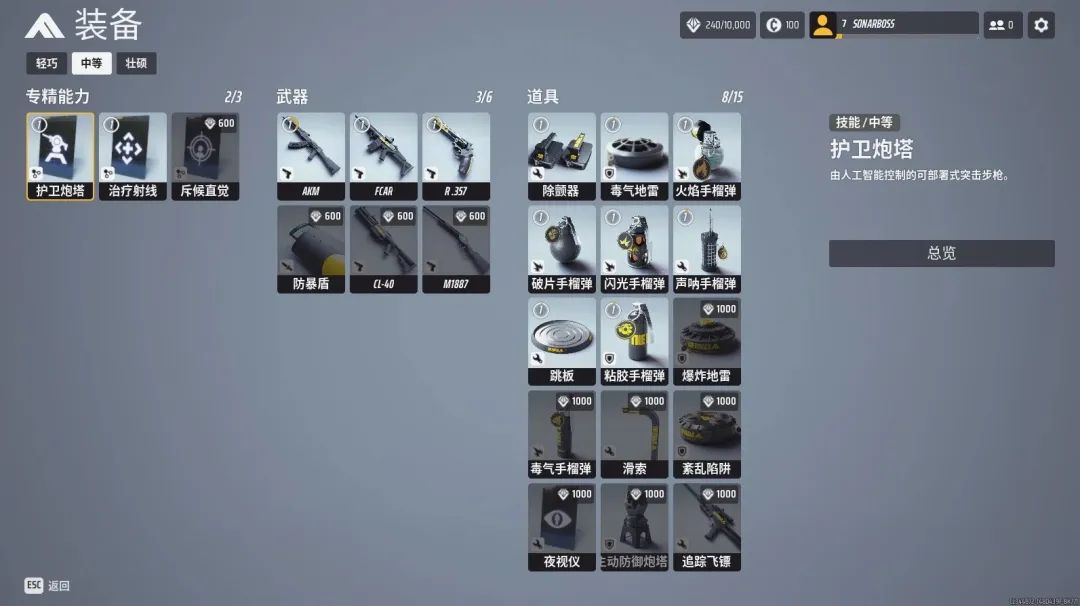Select the 毒气地雷 gas mine
This screenshot has width=1080, height=606.
pyautogui.click(x=634, y=156)
